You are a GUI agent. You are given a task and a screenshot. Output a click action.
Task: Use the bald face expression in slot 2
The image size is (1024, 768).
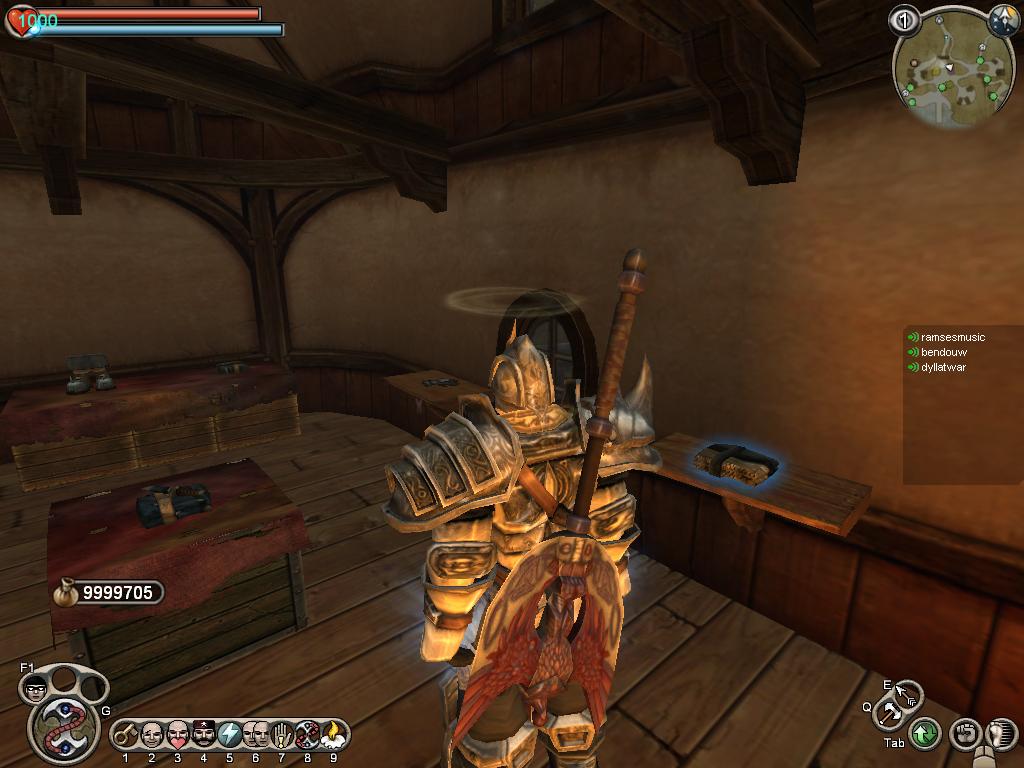click(152, 736)
